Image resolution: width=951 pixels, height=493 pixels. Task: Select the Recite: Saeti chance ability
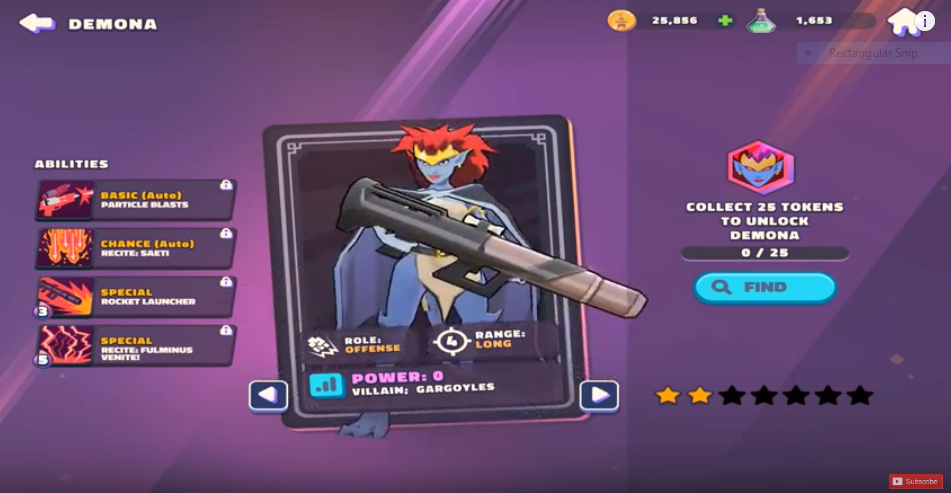(135, 248)
